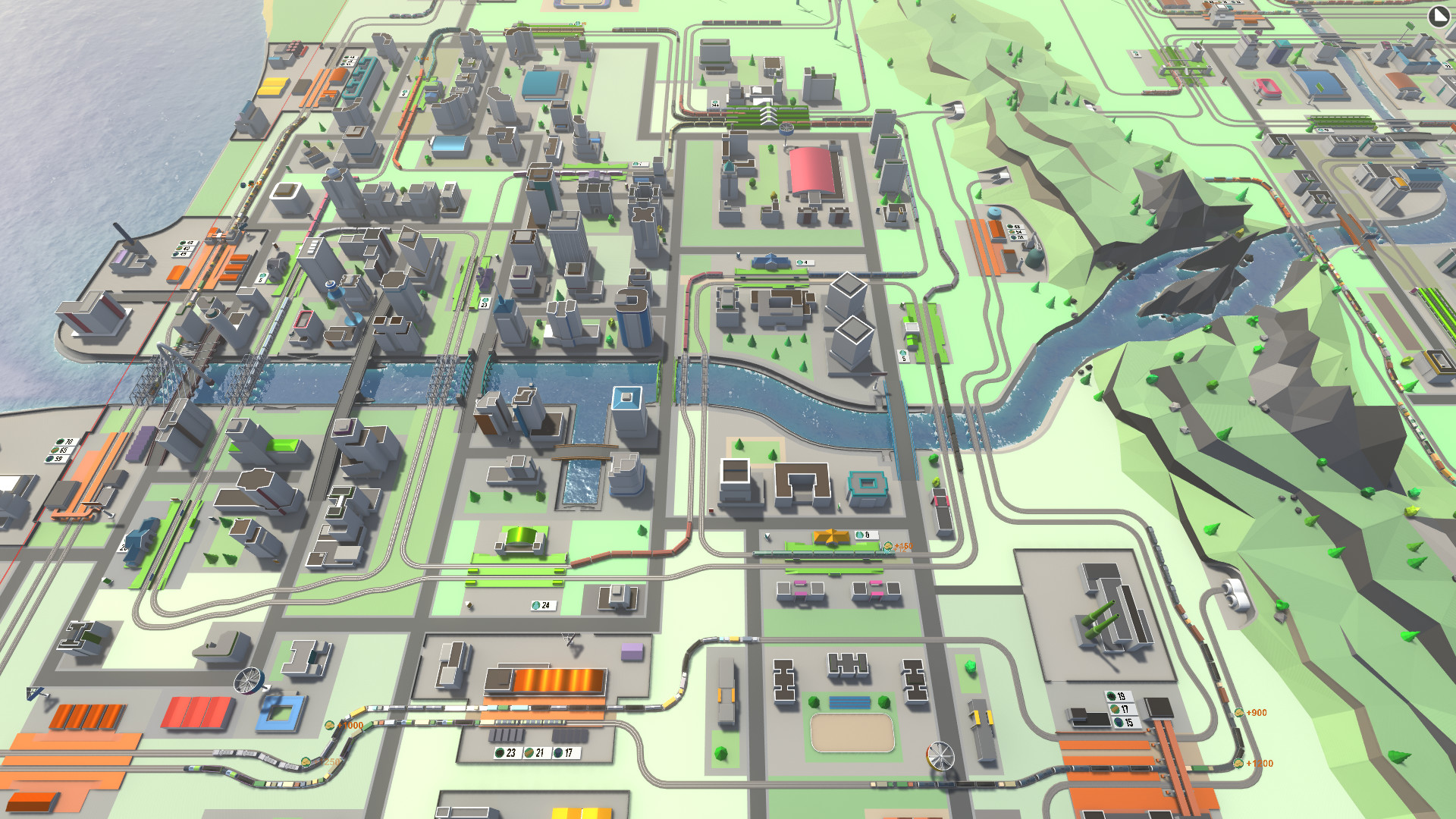Click the coin icon beside the +1200 payout
1456x819 pixels.
[x=1238, y=764]
